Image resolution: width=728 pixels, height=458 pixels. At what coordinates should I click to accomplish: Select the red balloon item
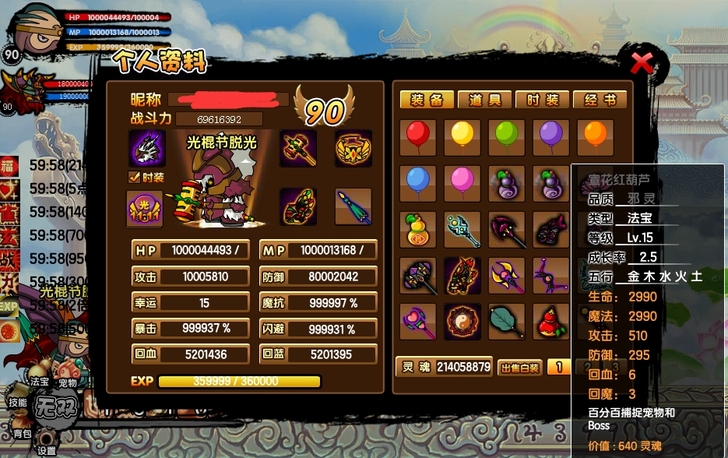click(x=416, y=135)
